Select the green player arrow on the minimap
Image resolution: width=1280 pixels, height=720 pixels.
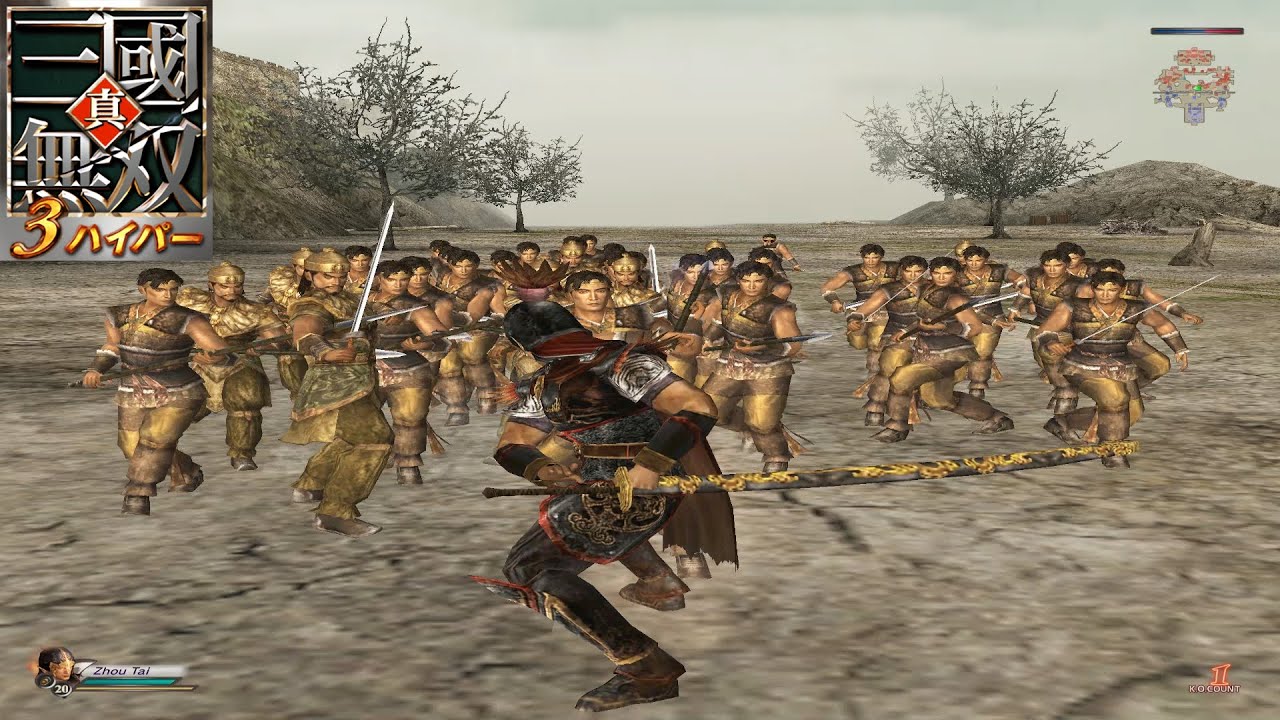pos(1197,88)
